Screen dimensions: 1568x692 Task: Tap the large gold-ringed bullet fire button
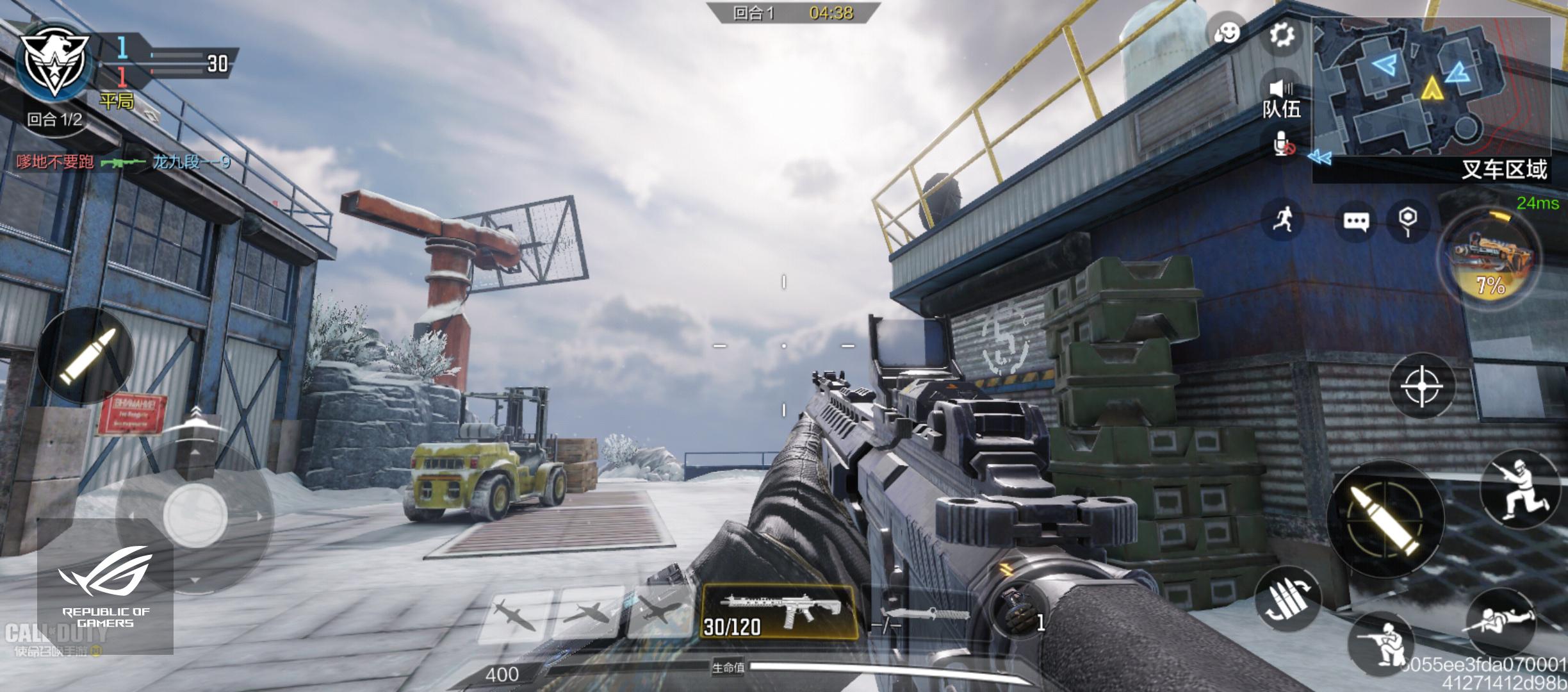(x=1385, y=520)
